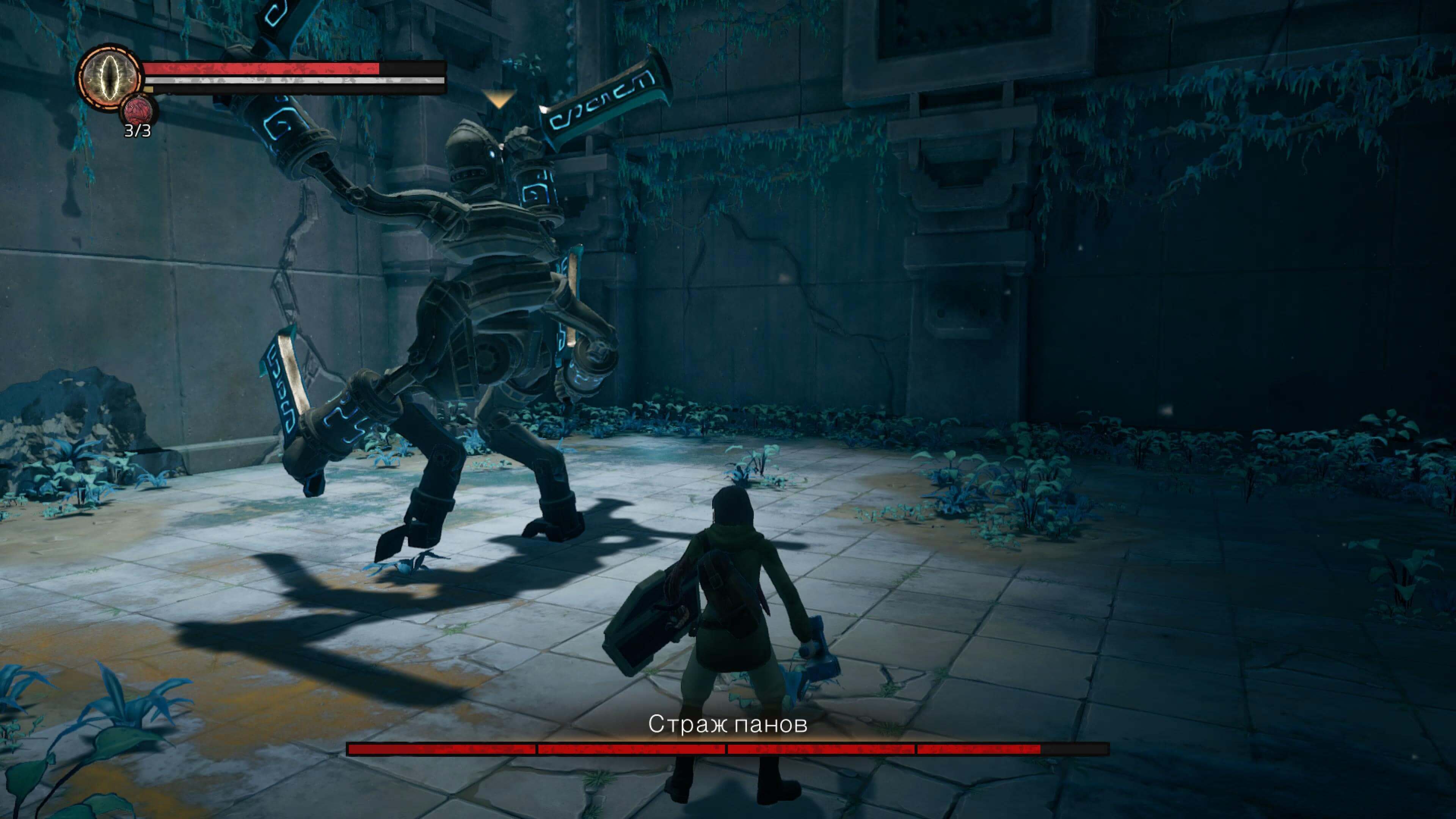Click the golden eye portrait icon

109,77
